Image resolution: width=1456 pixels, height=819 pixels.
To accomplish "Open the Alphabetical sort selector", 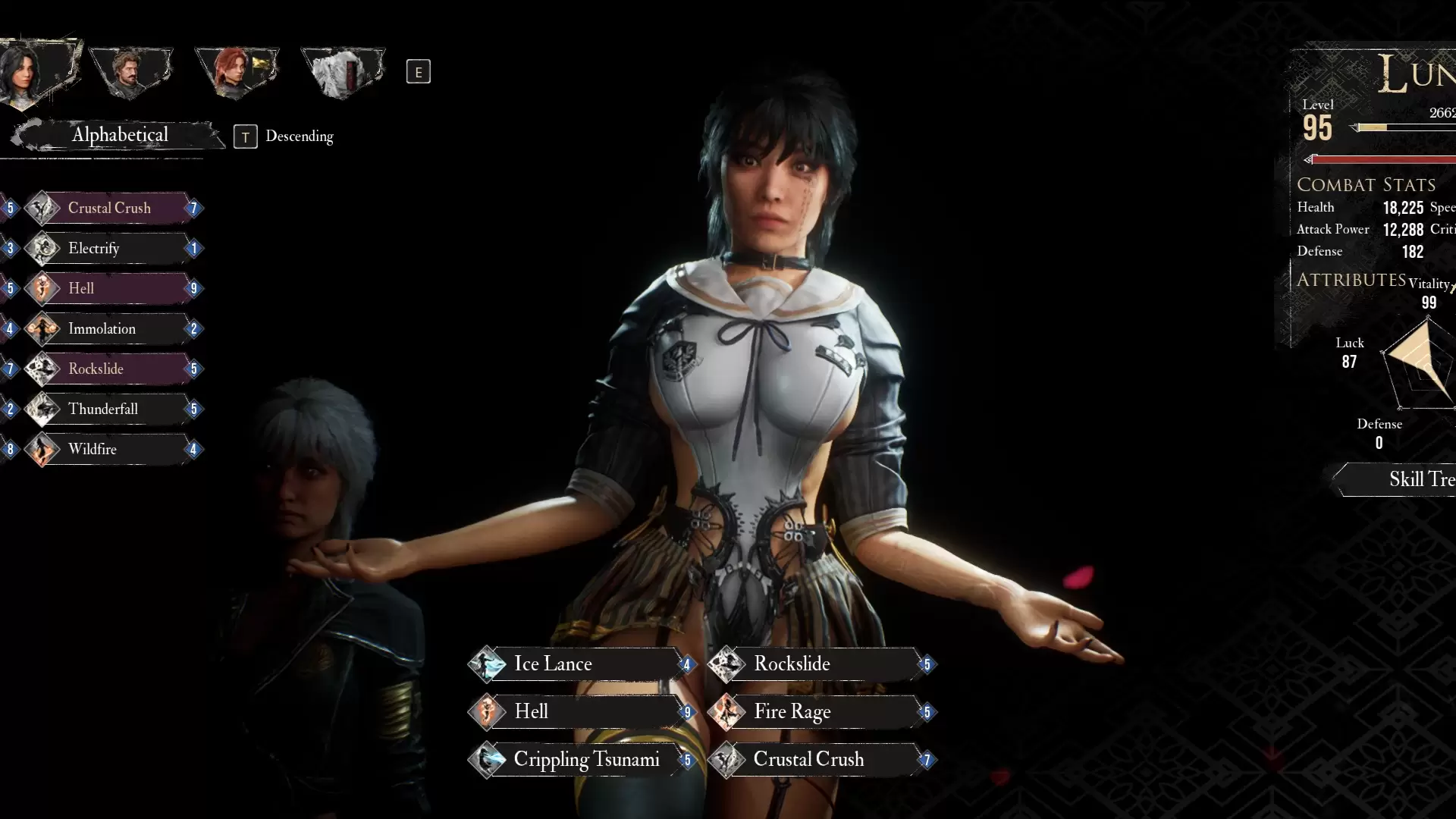I will pyautogui.click(x=119, y=135).
